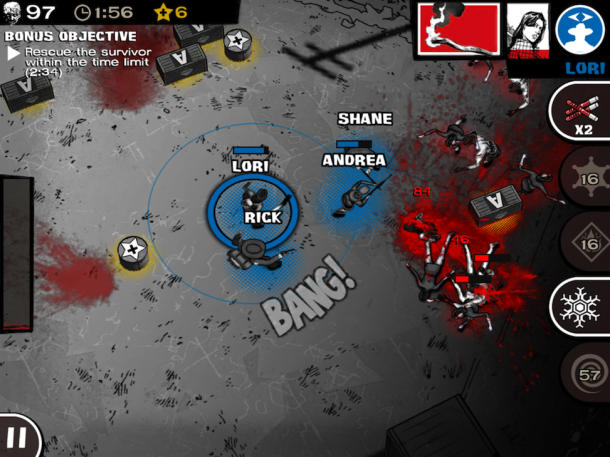
Task: Trigger the snowflake freeze ability
Action: (582, 305)
